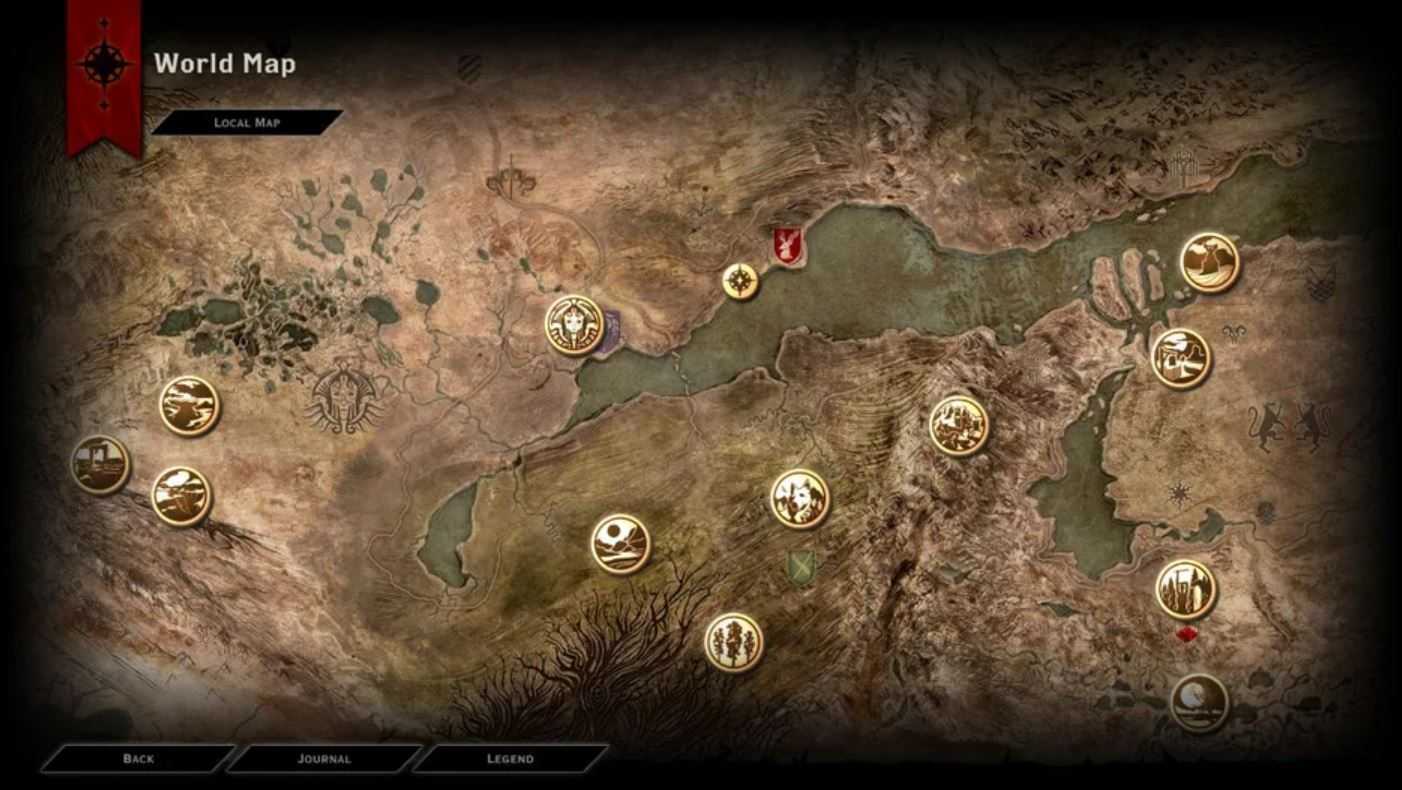The height and width of the screenshot is (790, 1402).
Task: Open the Journal
Action: click(x=323, y=759)
